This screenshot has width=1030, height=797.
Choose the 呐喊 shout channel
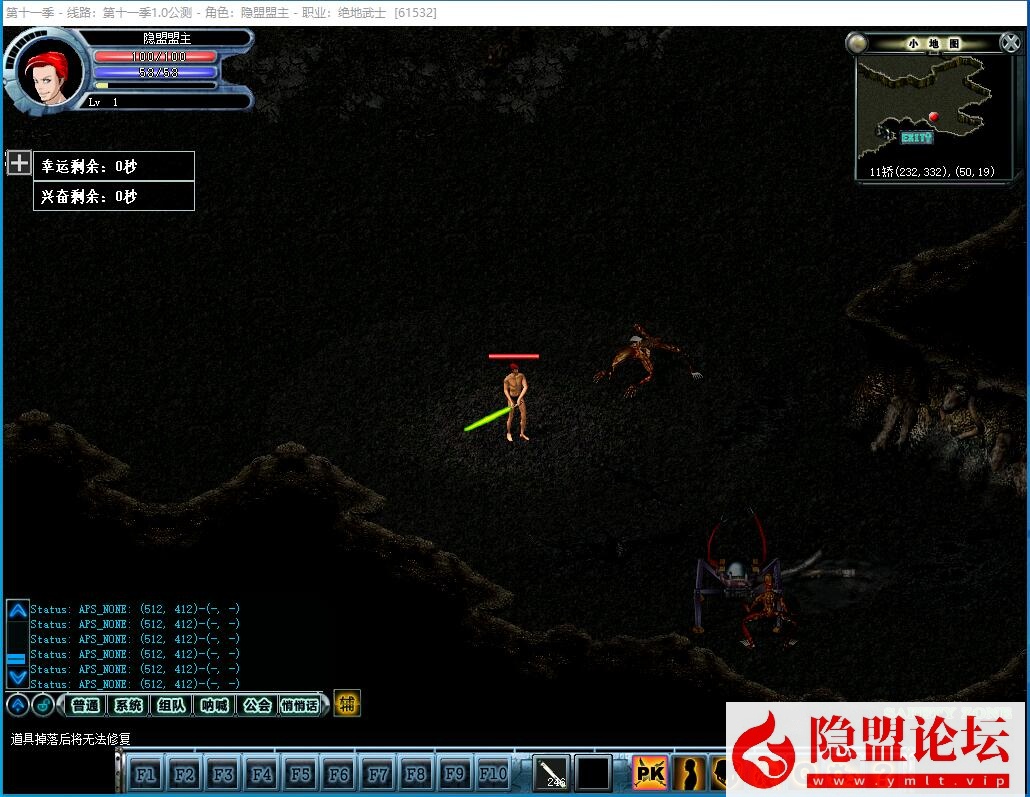point(214,705)
